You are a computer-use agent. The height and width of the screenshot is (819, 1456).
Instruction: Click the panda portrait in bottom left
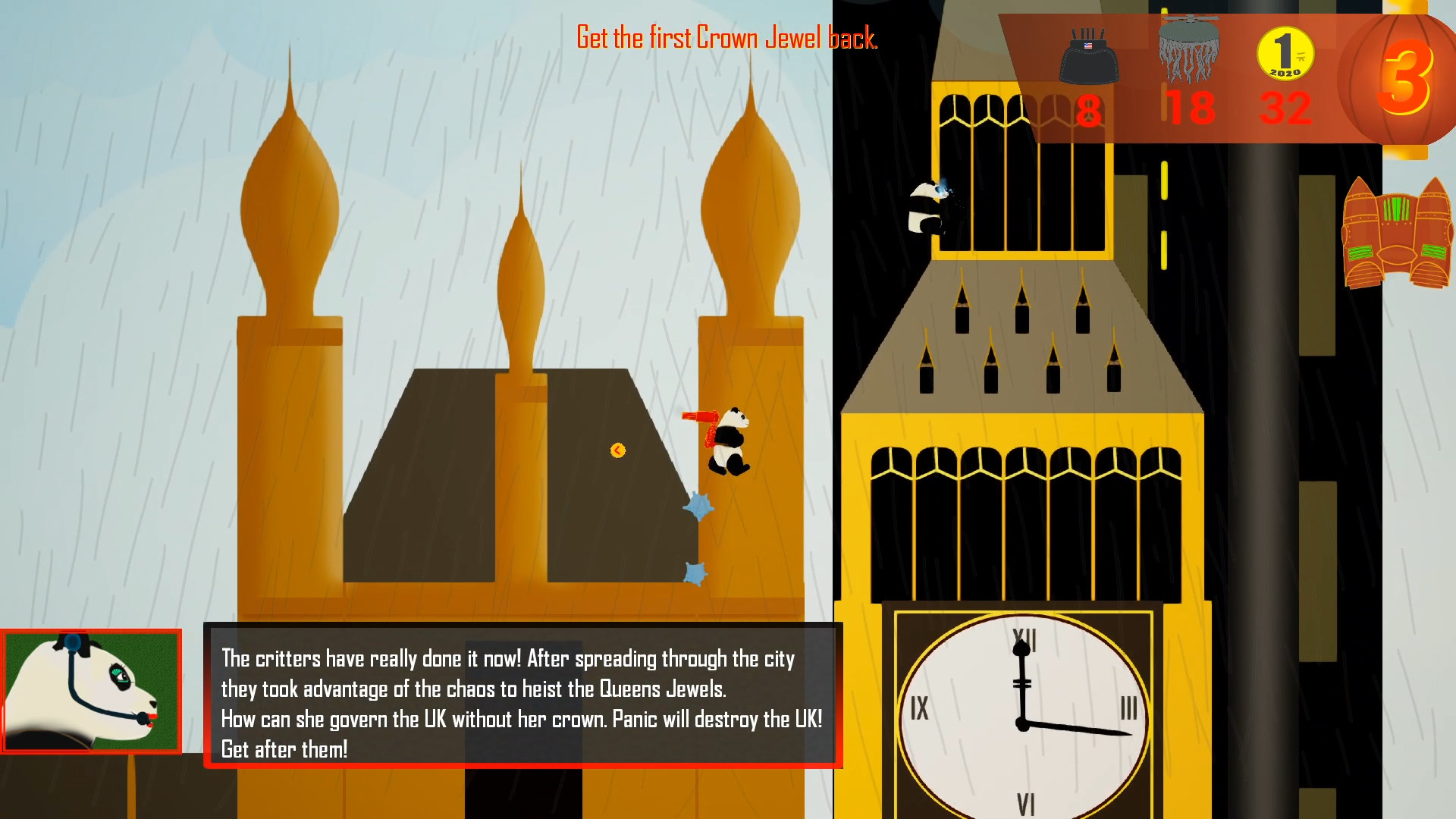click(91, 690)
